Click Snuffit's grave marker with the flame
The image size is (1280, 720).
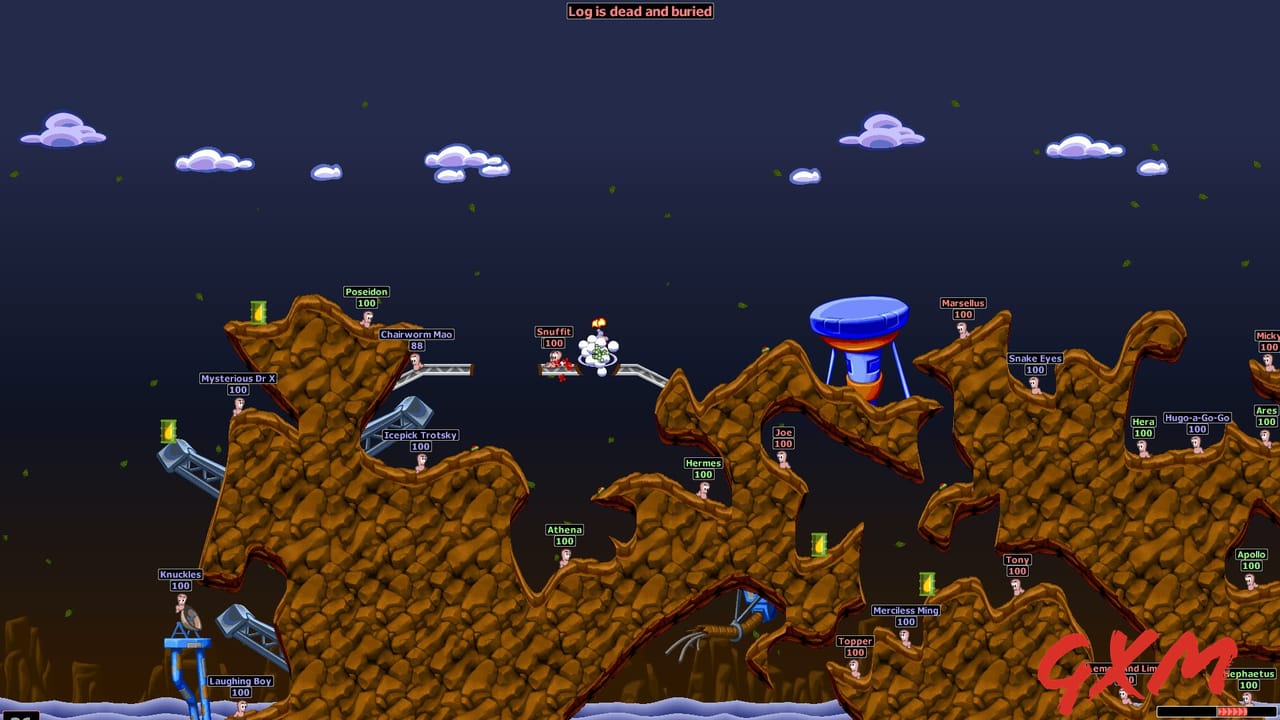[x=599, y=350]
